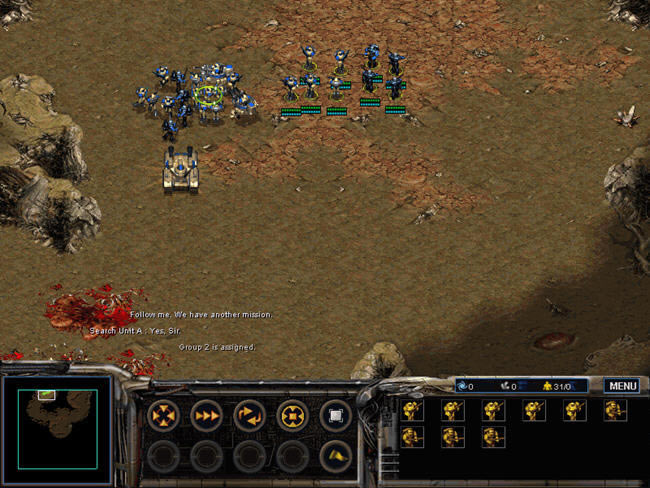Click the white square stop command
The image size is (650, 488).
coord(335,414)
